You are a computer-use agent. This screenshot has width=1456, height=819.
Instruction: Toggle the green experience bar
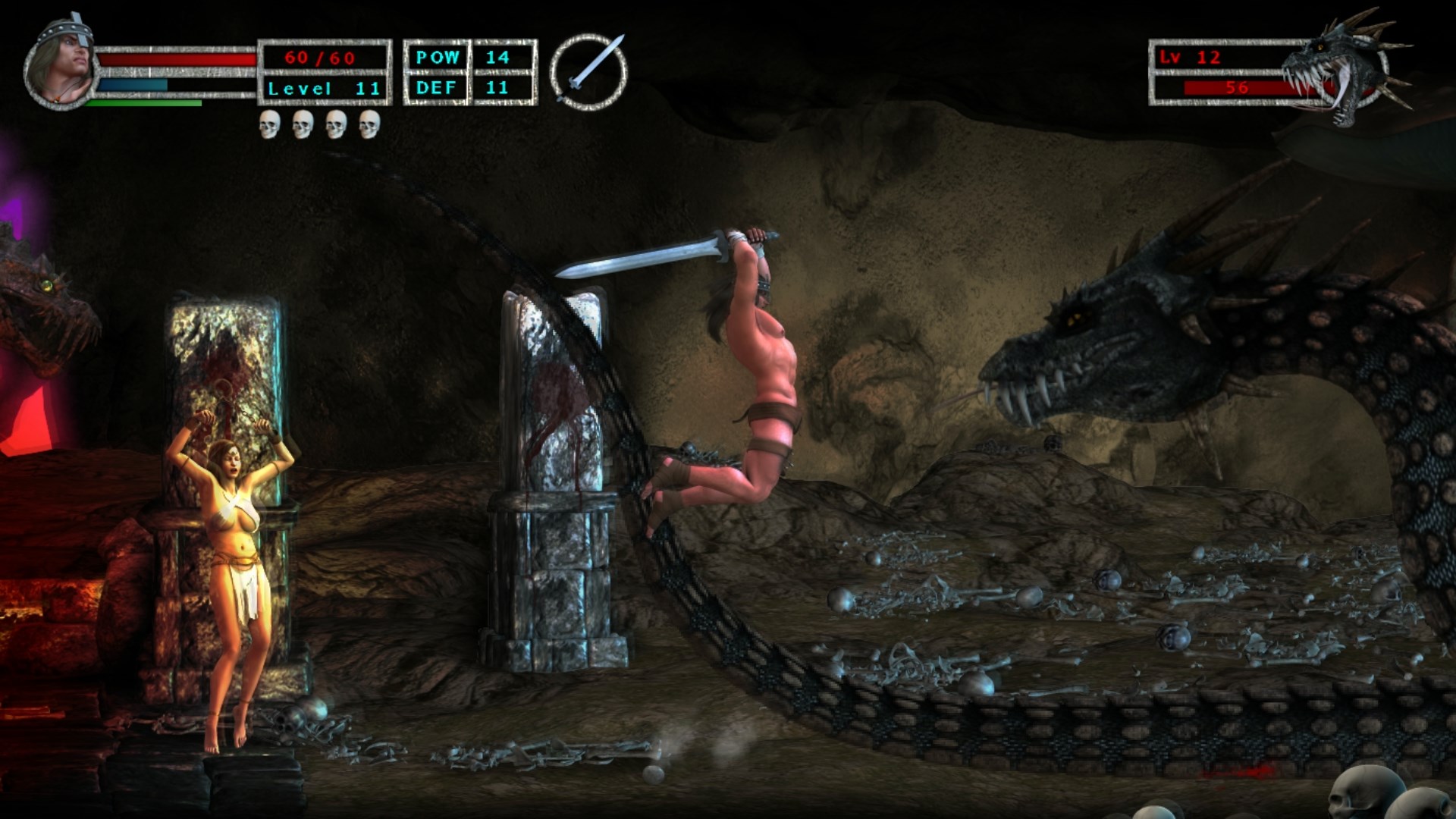(x=144, y=102)
